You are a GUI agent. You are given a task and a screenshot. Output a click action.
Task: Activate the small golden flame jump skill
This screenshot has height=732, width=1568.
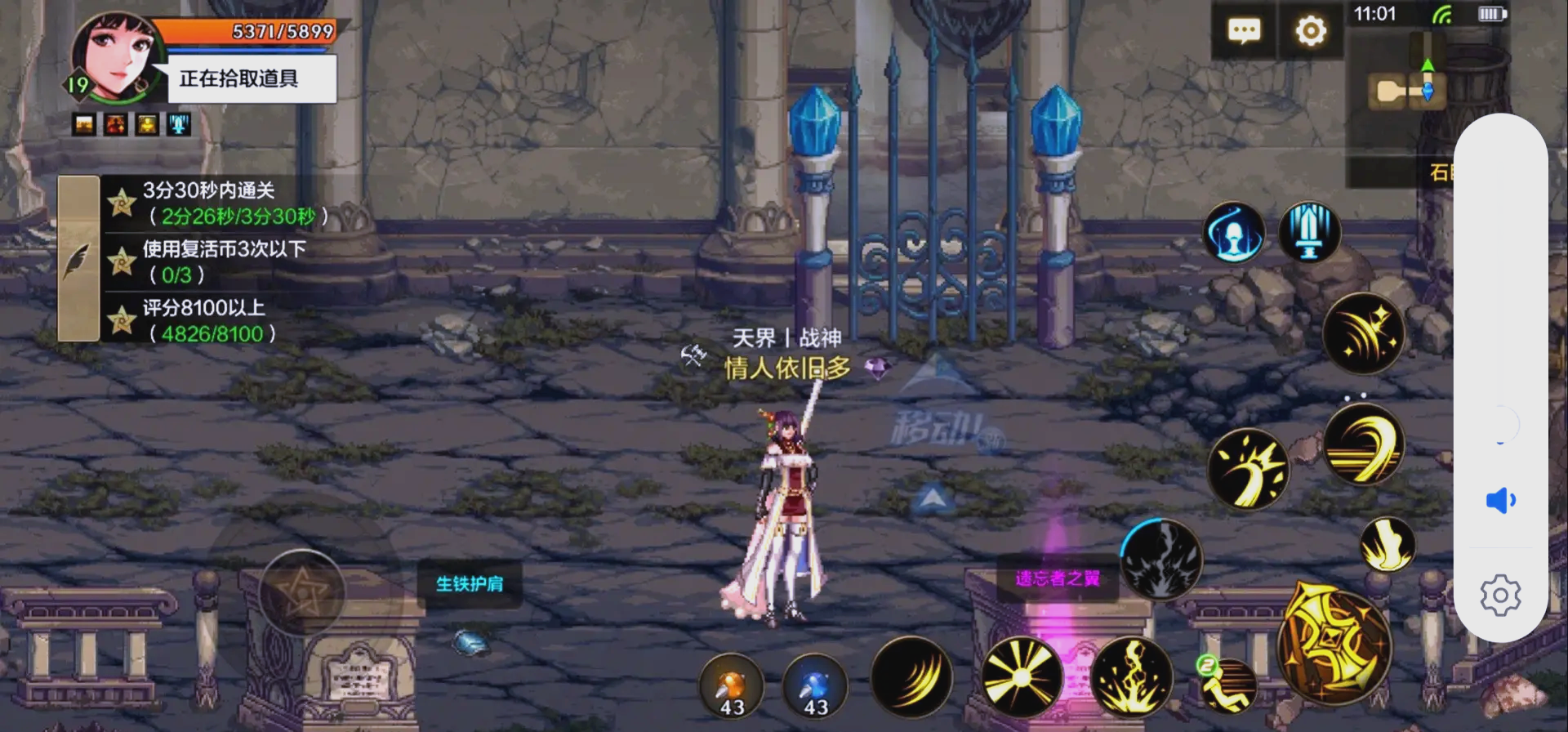click(1387, 544)
